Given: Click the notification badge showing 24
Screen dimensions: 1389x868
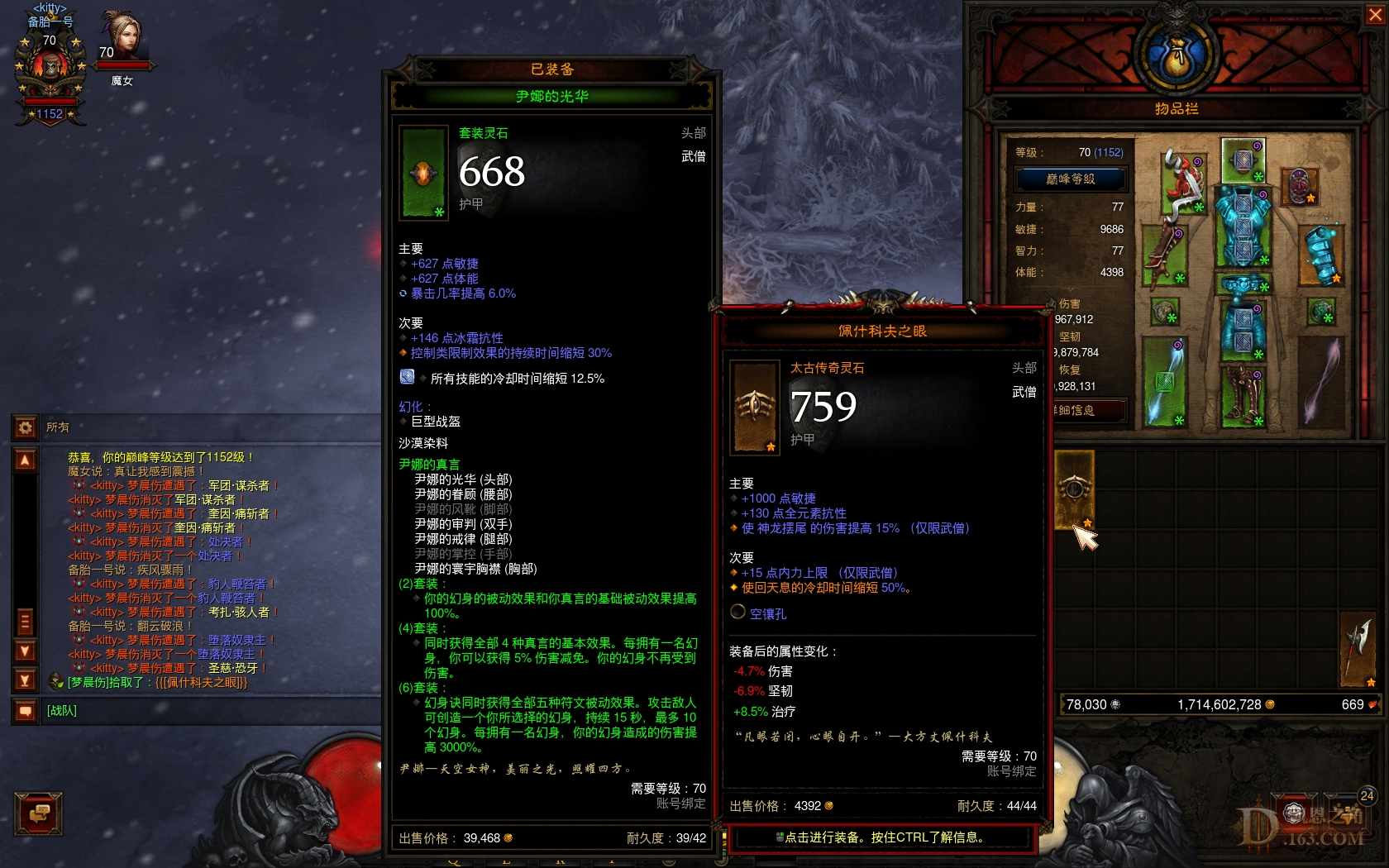Looking at the screenshot, I should tap(1366, 797).
